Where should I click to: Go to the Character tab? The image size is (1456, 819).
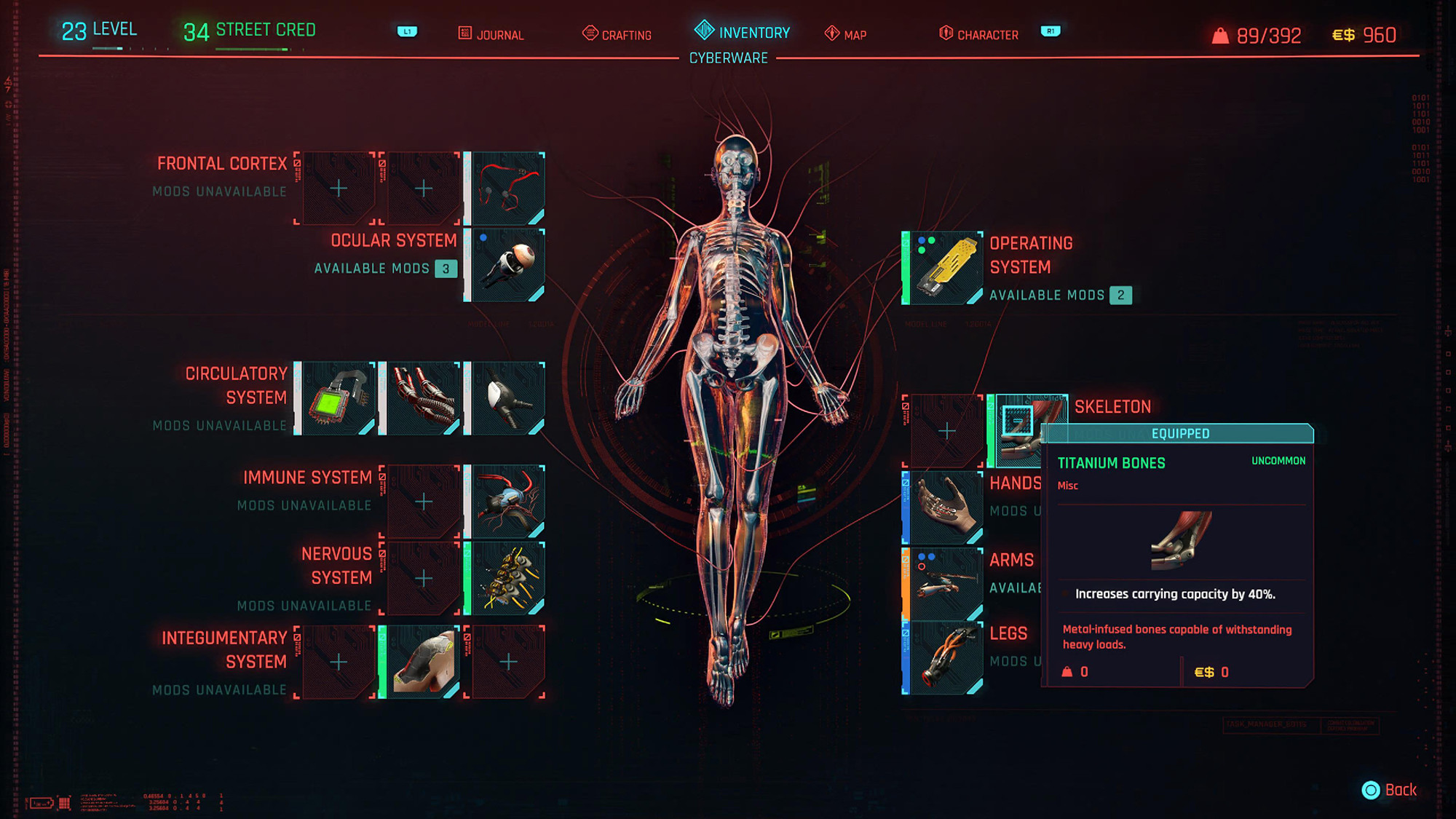click(x=978, y=34)
